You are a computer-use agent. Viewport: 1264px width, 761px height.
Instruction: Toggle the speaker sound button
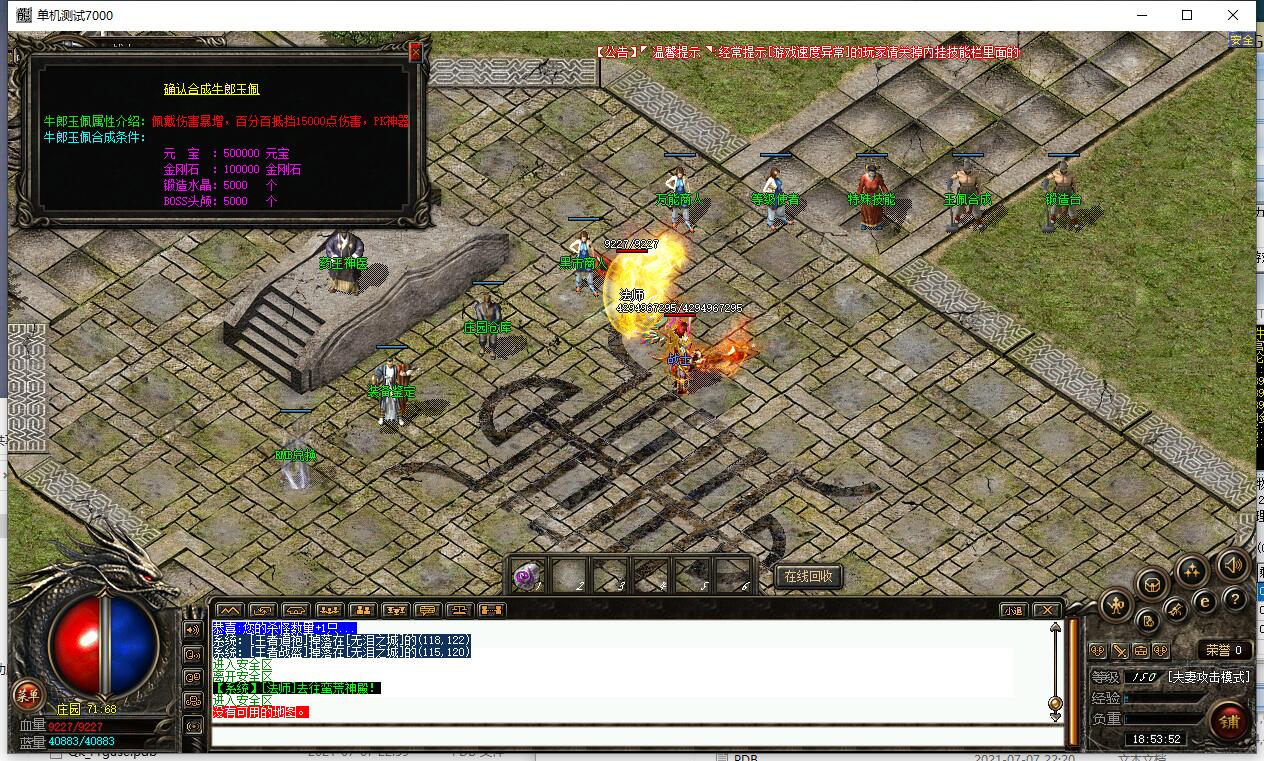pyautogui.click(x=1233, y=566)
